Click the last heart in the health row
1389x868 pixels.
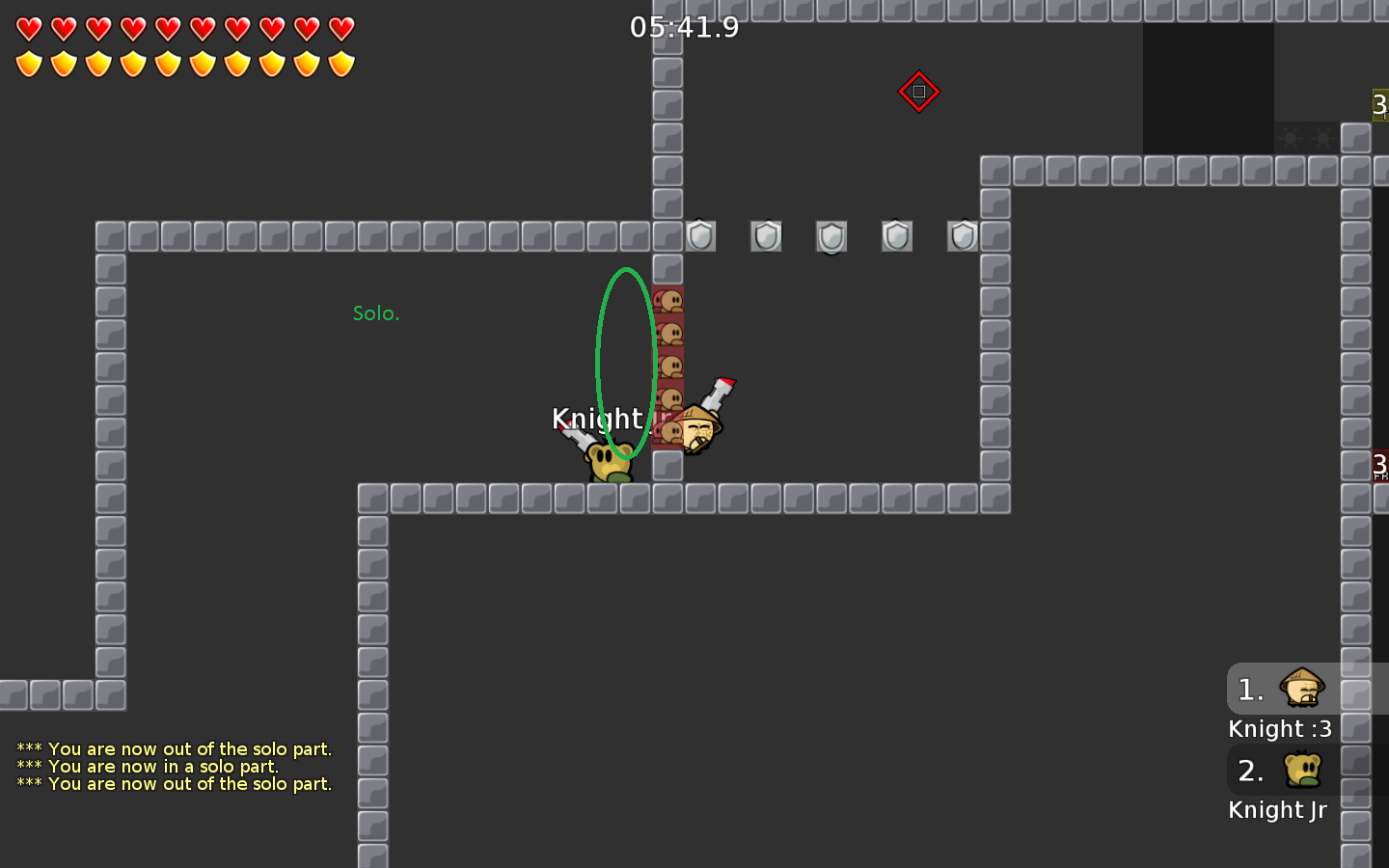[341, 29]
